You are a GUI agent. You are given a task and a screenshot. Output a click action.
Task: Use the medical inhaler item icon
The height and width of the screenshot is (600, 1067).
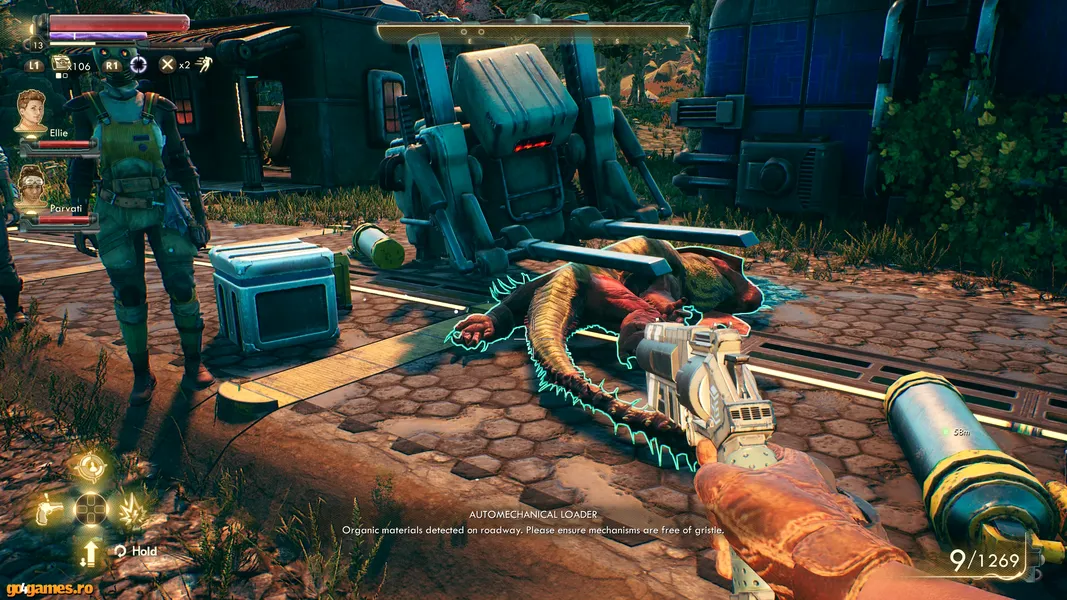point(61,63)
